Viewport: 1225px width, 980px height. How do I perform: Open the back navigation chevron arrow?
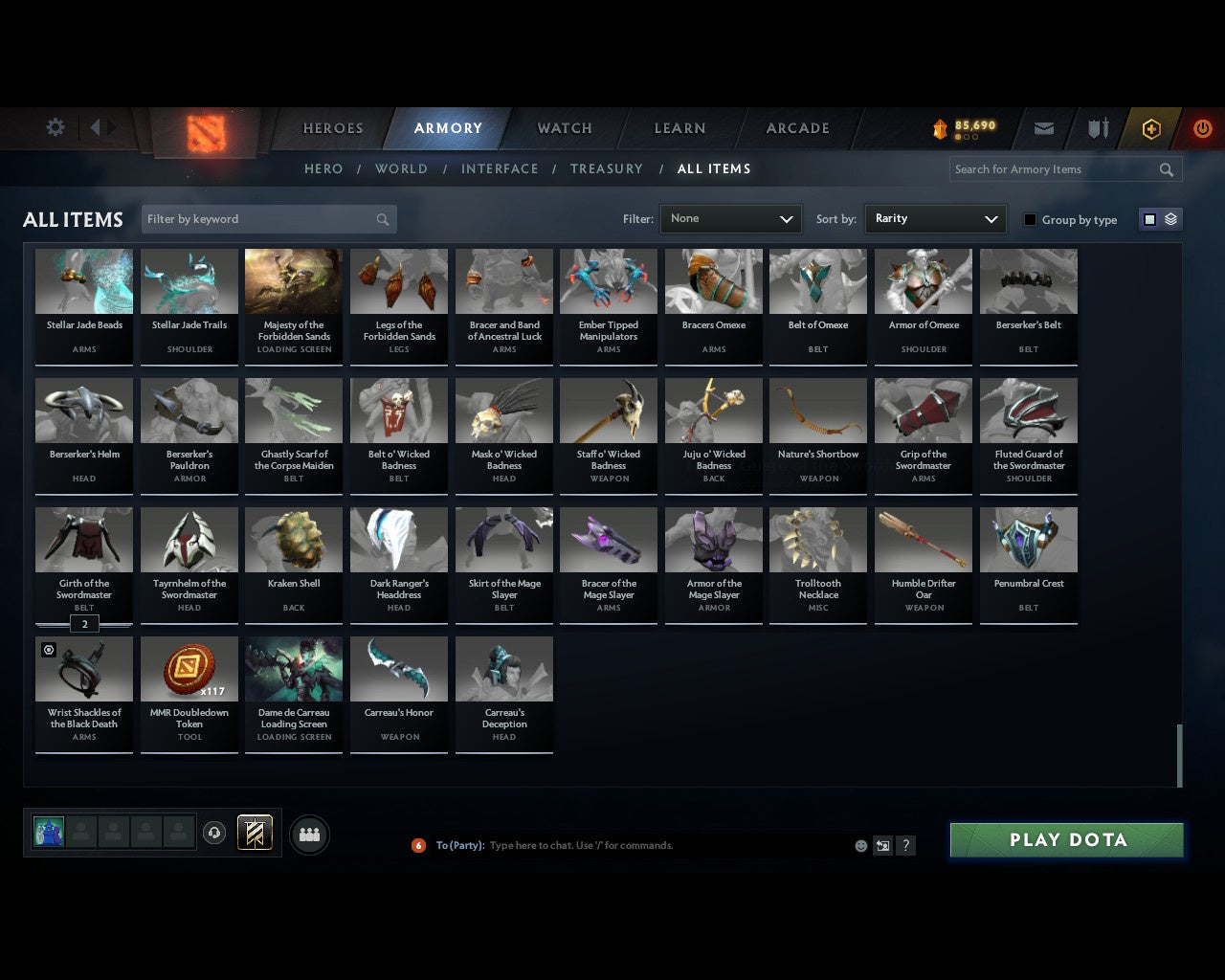pos(99,127)
